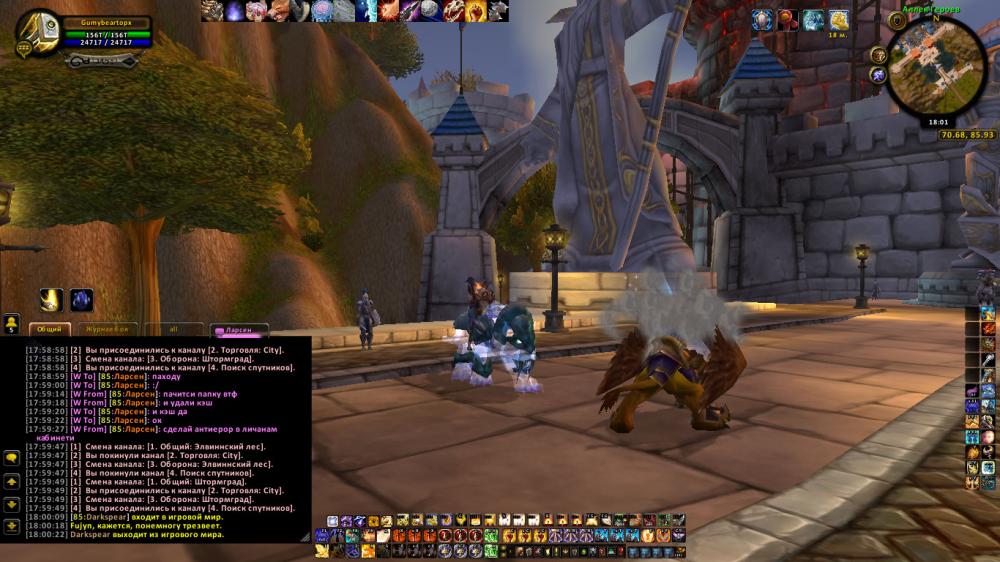Select the 'all' chat tab

[172, 328]
